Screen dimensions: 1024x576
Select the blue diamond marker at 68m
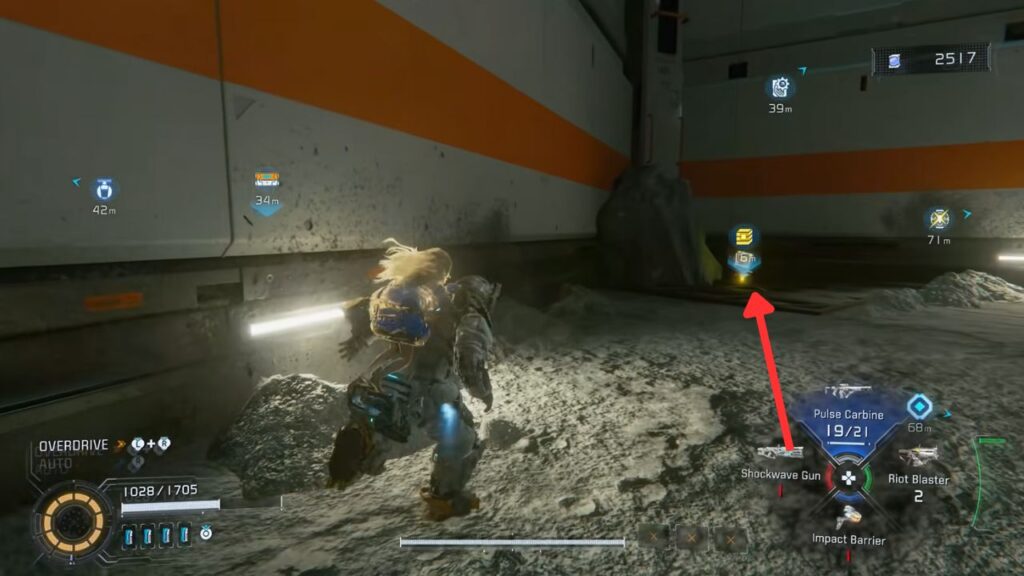[x=919, y=406]
